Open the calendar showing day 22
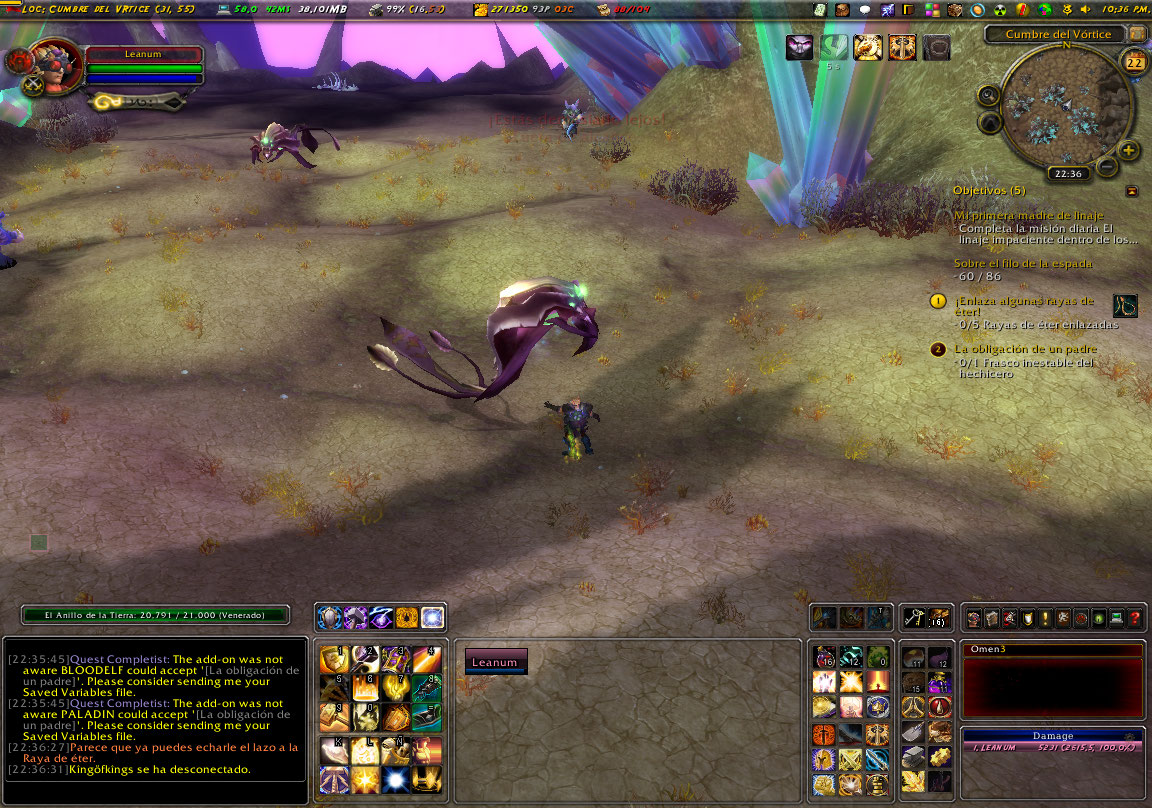1152x808 pixels. click(x=1135, y=62)
